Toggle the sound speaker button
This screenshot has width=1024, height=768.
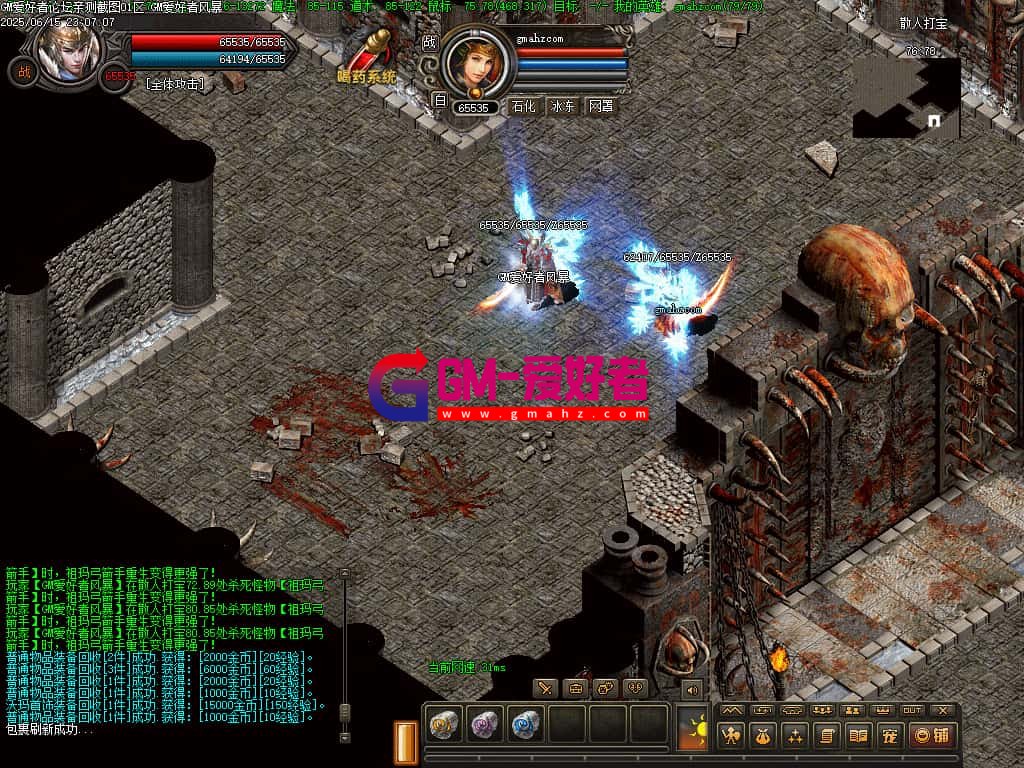click(691, 689)
